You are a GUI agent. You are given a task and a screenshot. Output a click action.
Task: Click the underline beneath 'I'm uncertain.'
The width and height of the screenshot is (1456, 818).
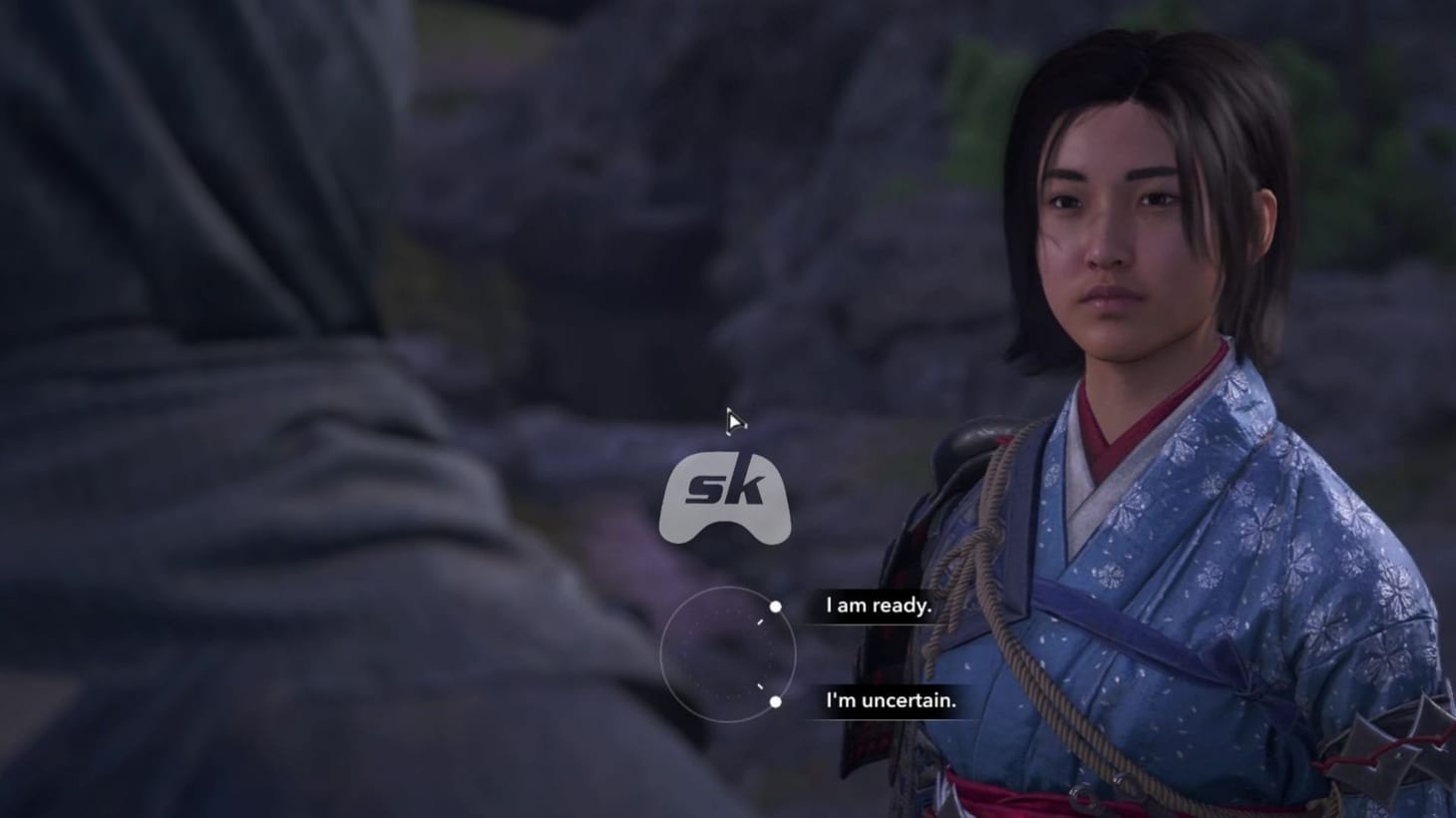[x=890, y=719]
